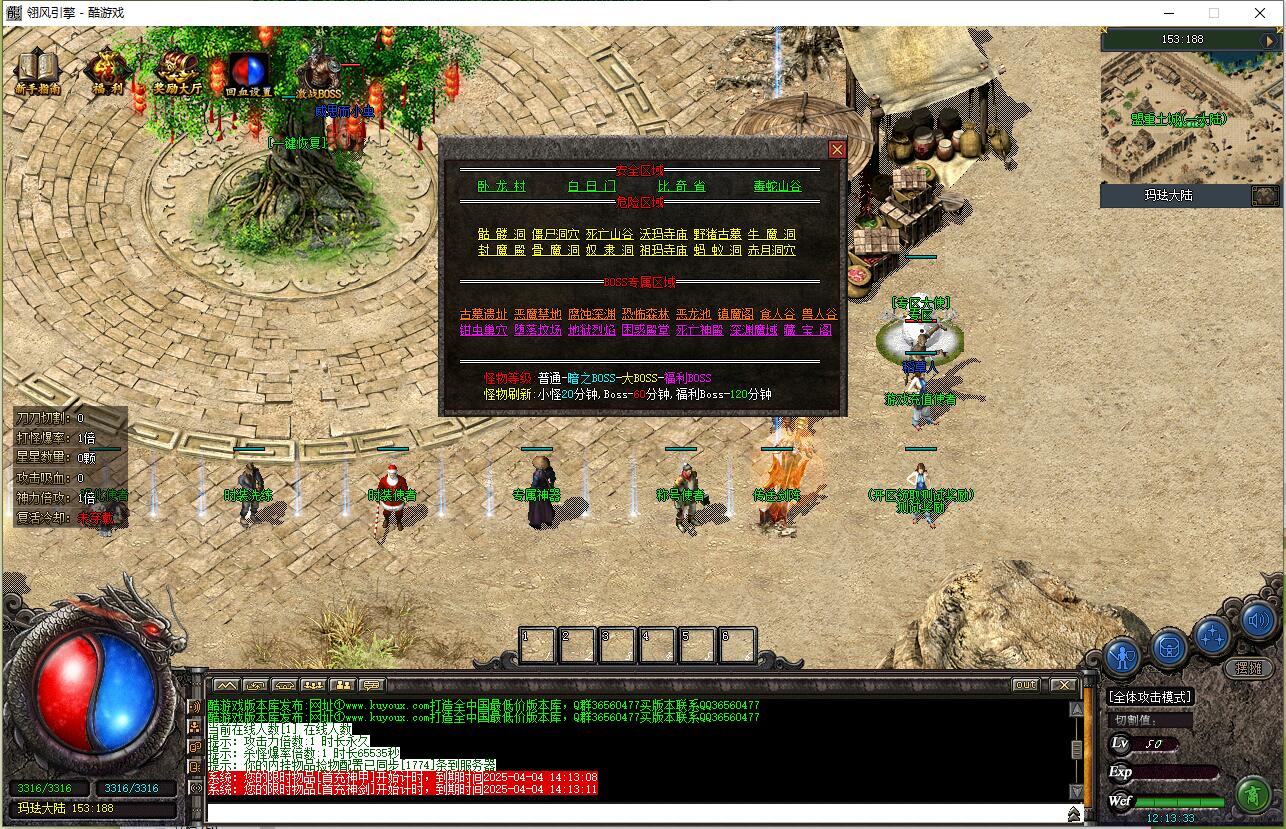
Task: Toggle the sound speaker button
Action: tap(1259, 621)
